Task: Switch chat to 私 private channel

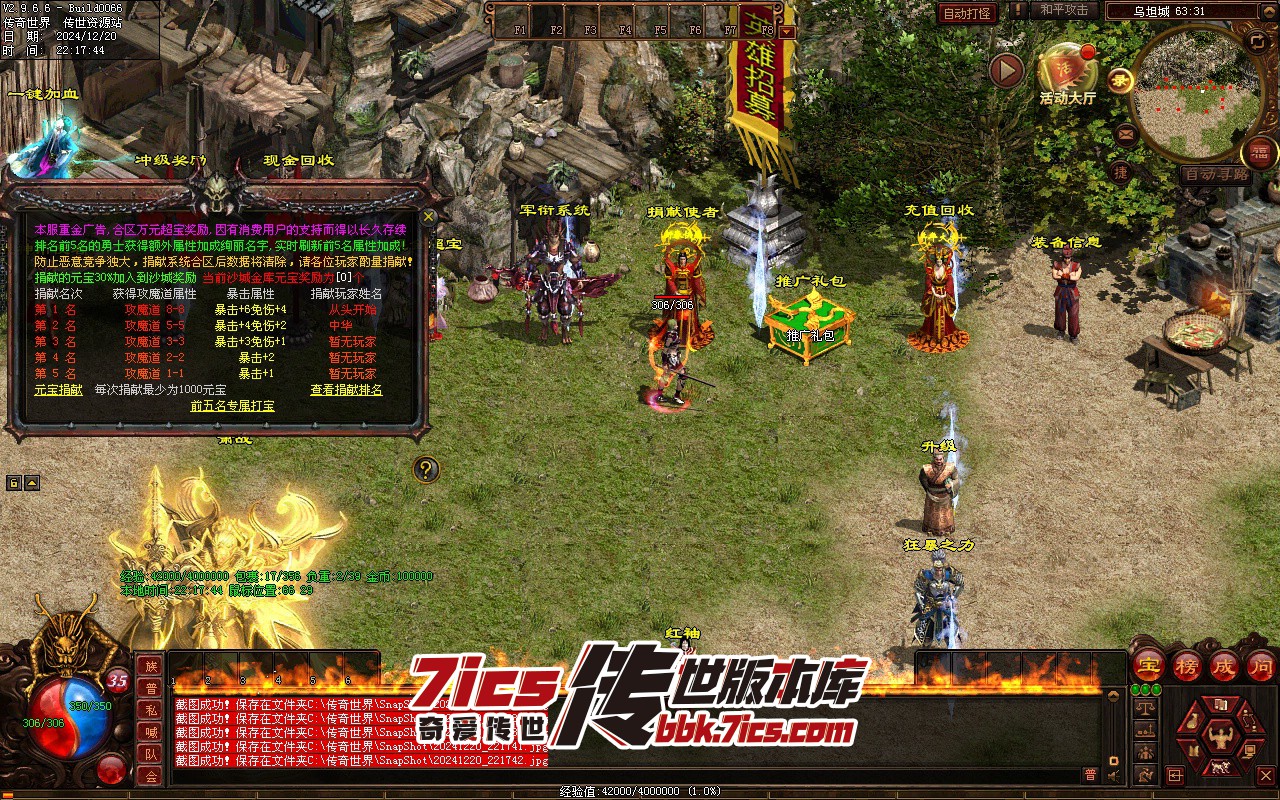Action: click(150, 709)
